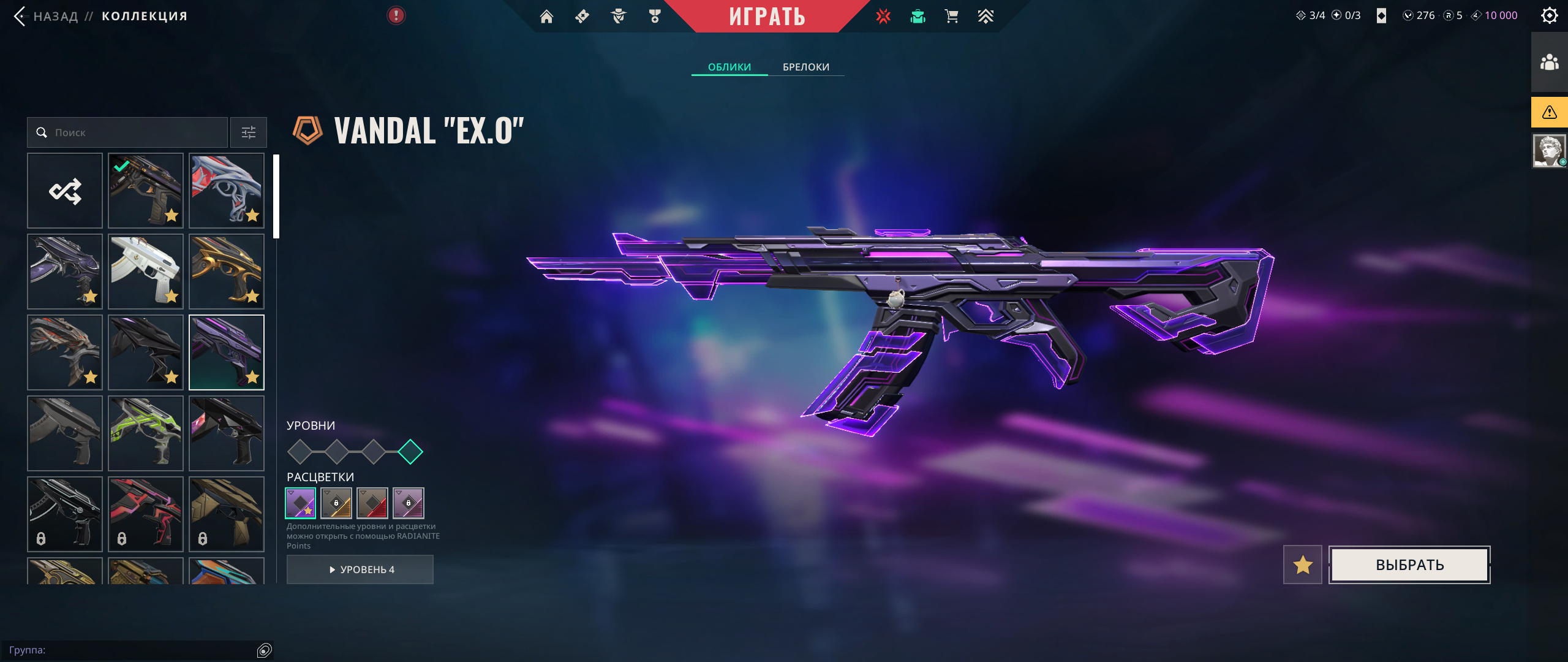The width and height of the screenshot is (1568, 662).
Task: Open the friends social panel
Action: point(1549,62)
